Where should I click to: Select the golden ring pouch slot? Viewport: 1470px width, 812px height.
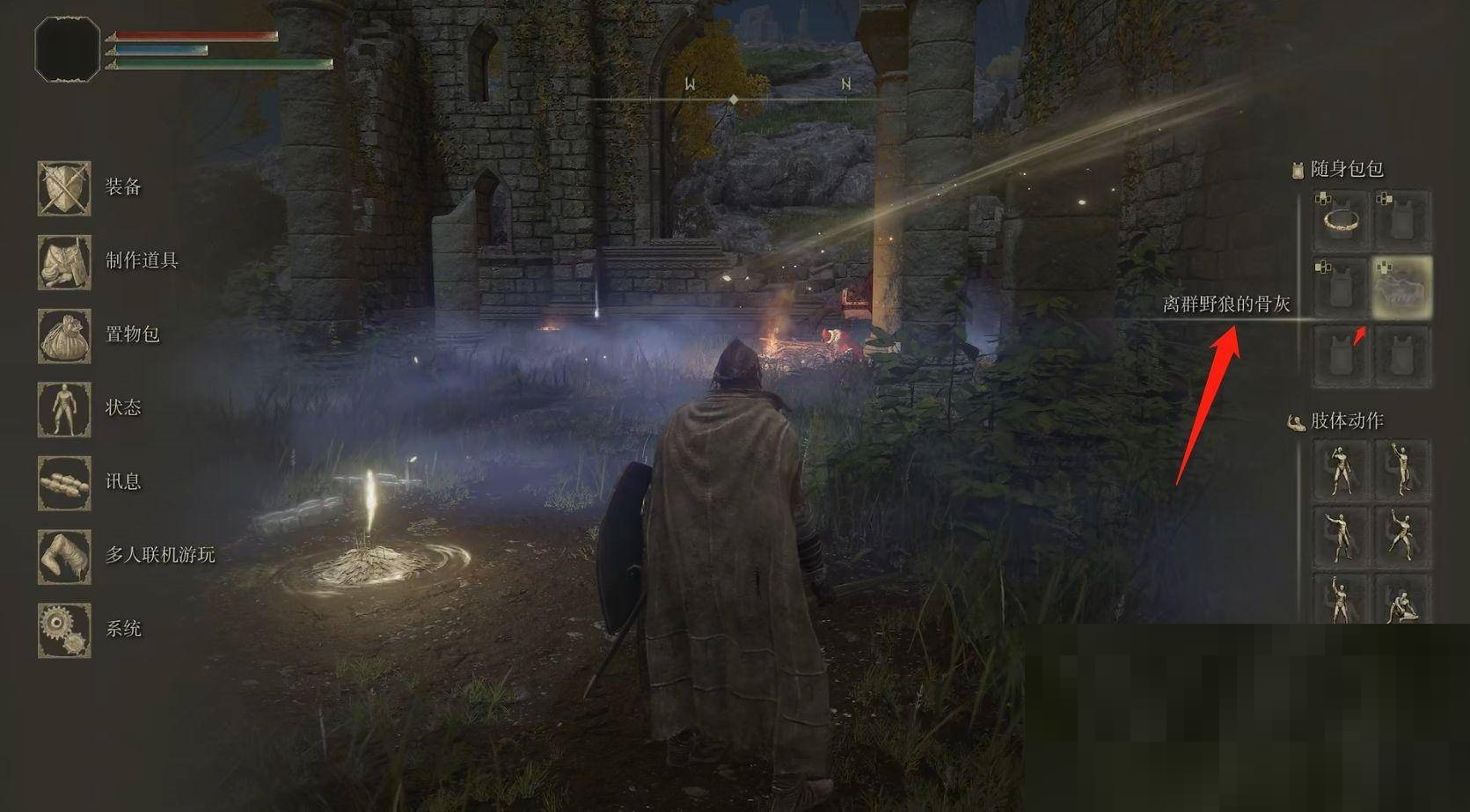coord(1340,220)
